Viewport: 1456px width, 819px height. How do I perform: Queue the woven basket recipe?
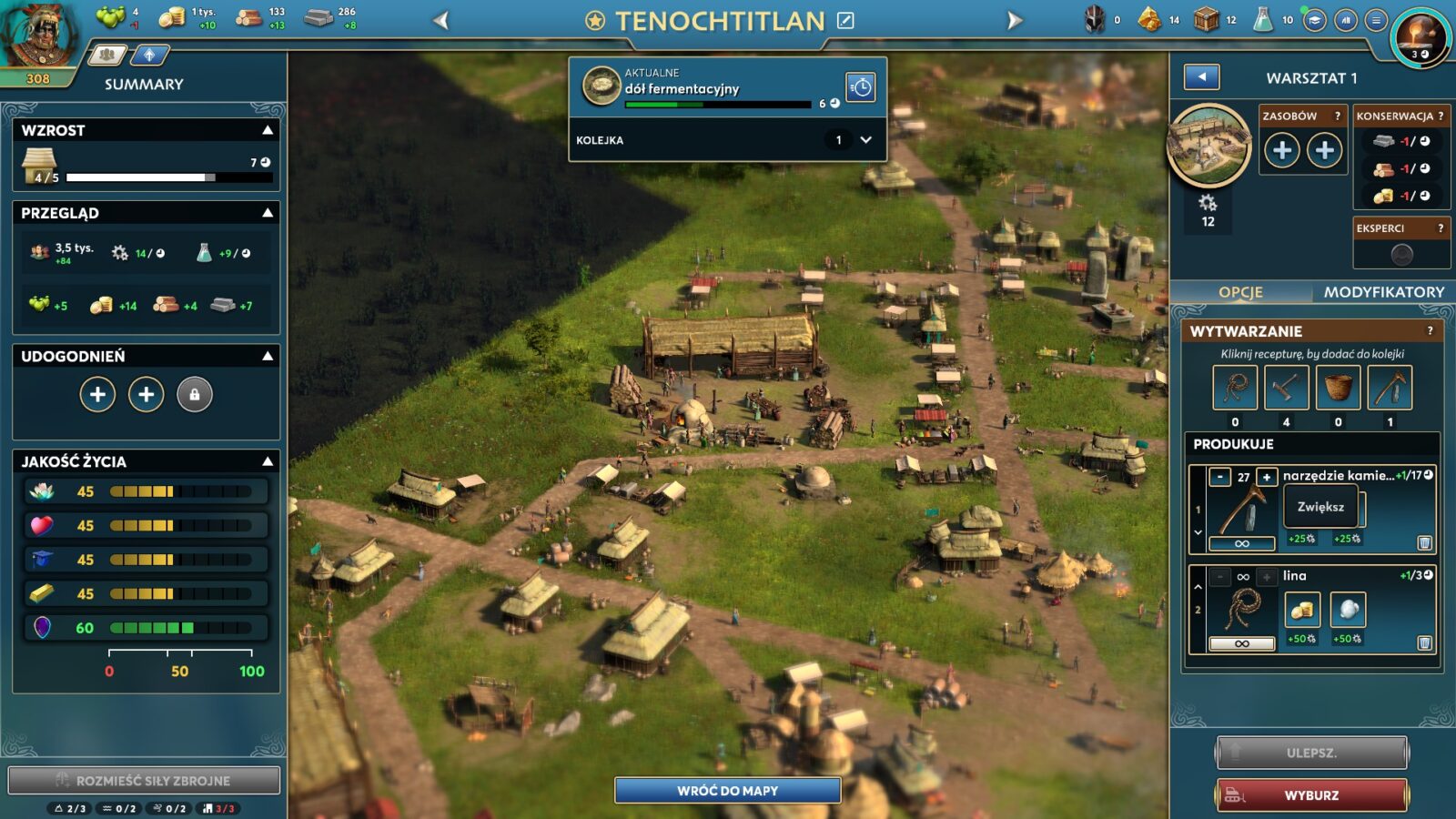coord(1338,388)
